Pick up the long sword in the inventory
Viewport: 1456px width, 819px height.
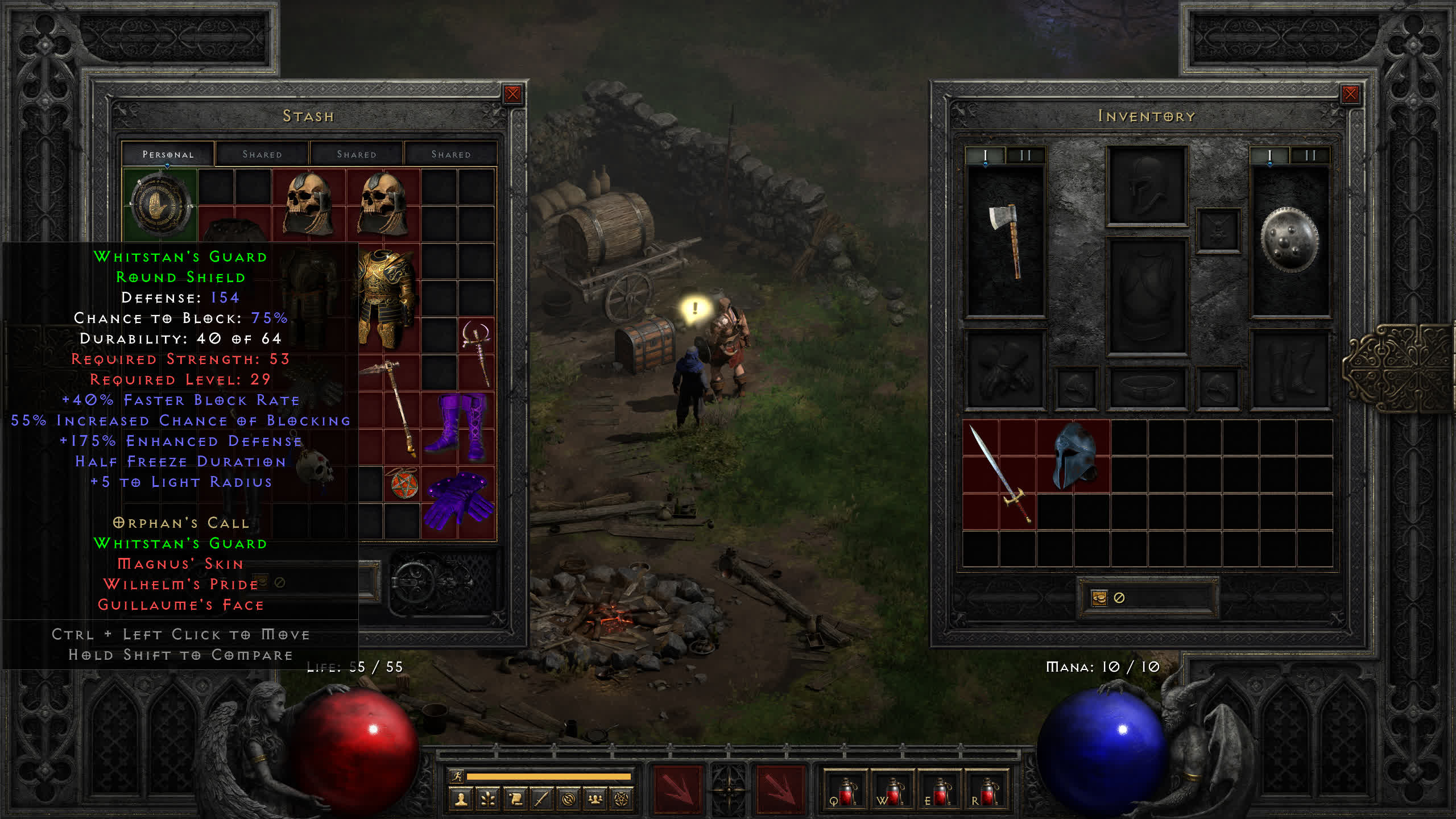[999, 475]
